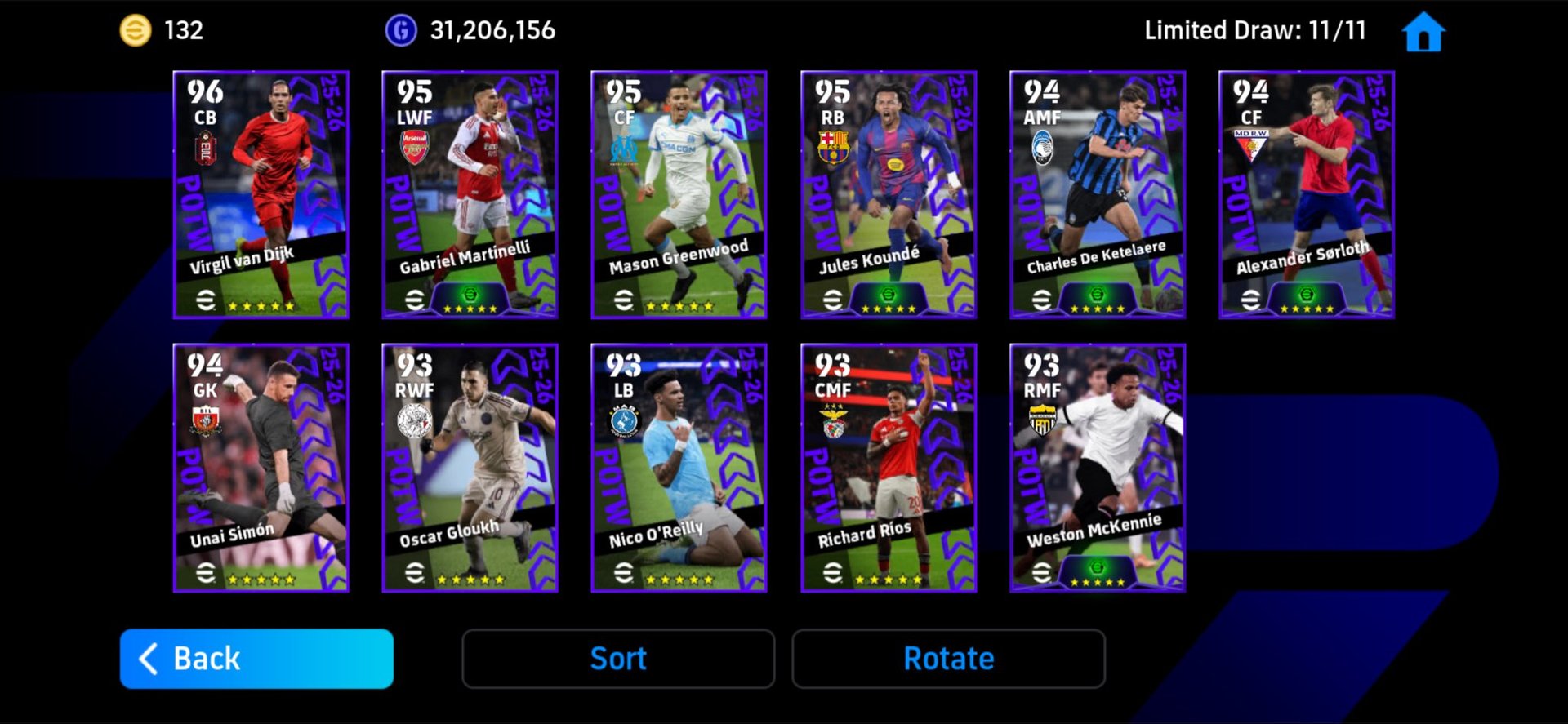1568x724 pixels.
Task: Select the Virgil van Dijk card
Action: click(x=261, y=194)
